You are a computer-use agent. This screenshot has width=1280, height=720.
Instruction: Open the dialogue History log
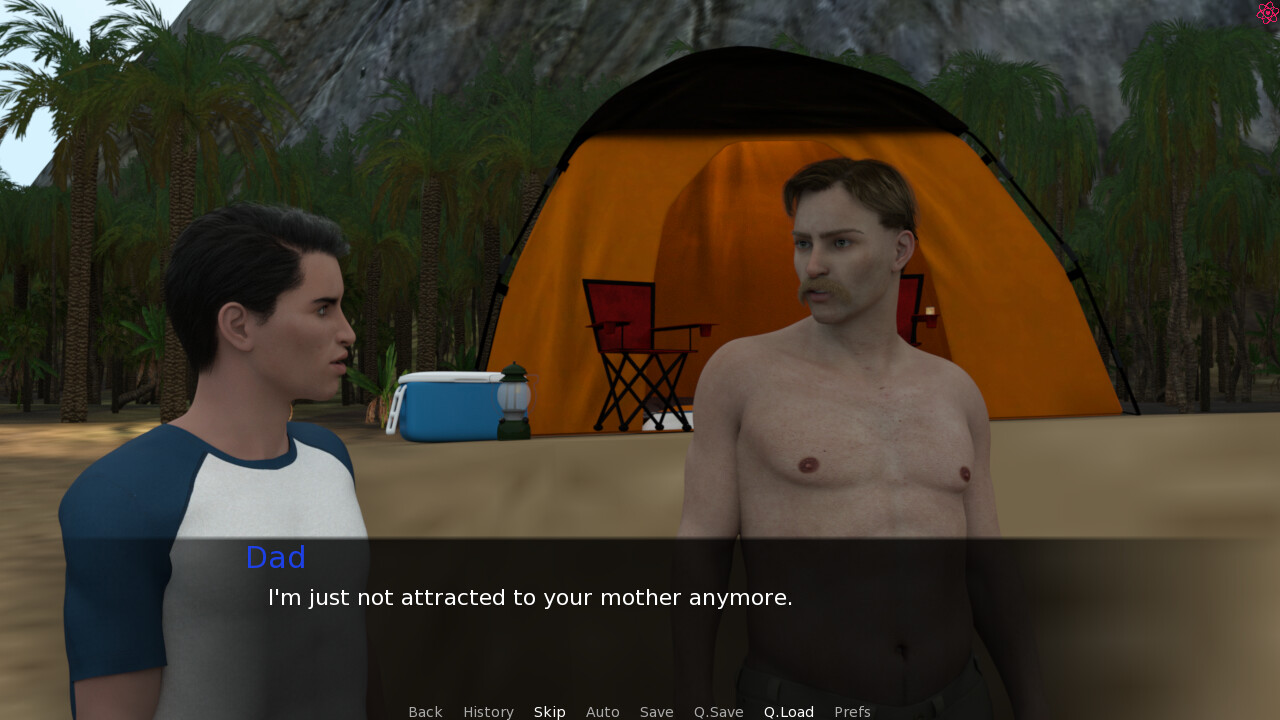(488, 712)
